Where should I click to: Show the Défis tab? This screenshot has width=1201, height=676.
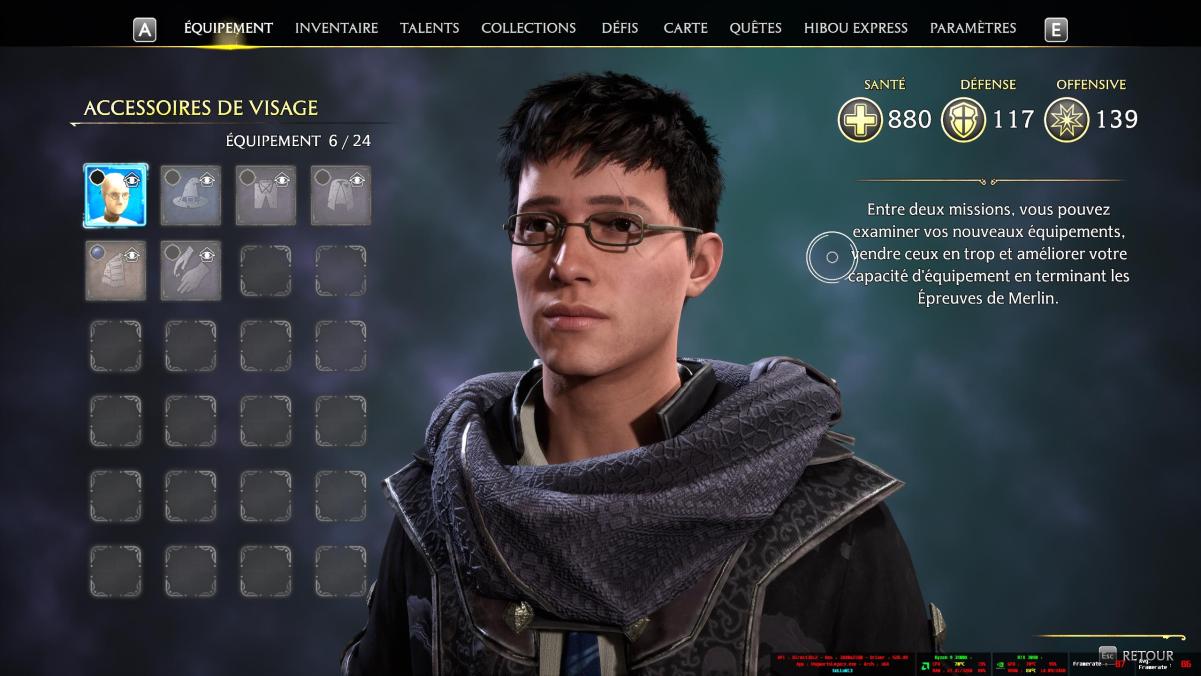[620, 28]
